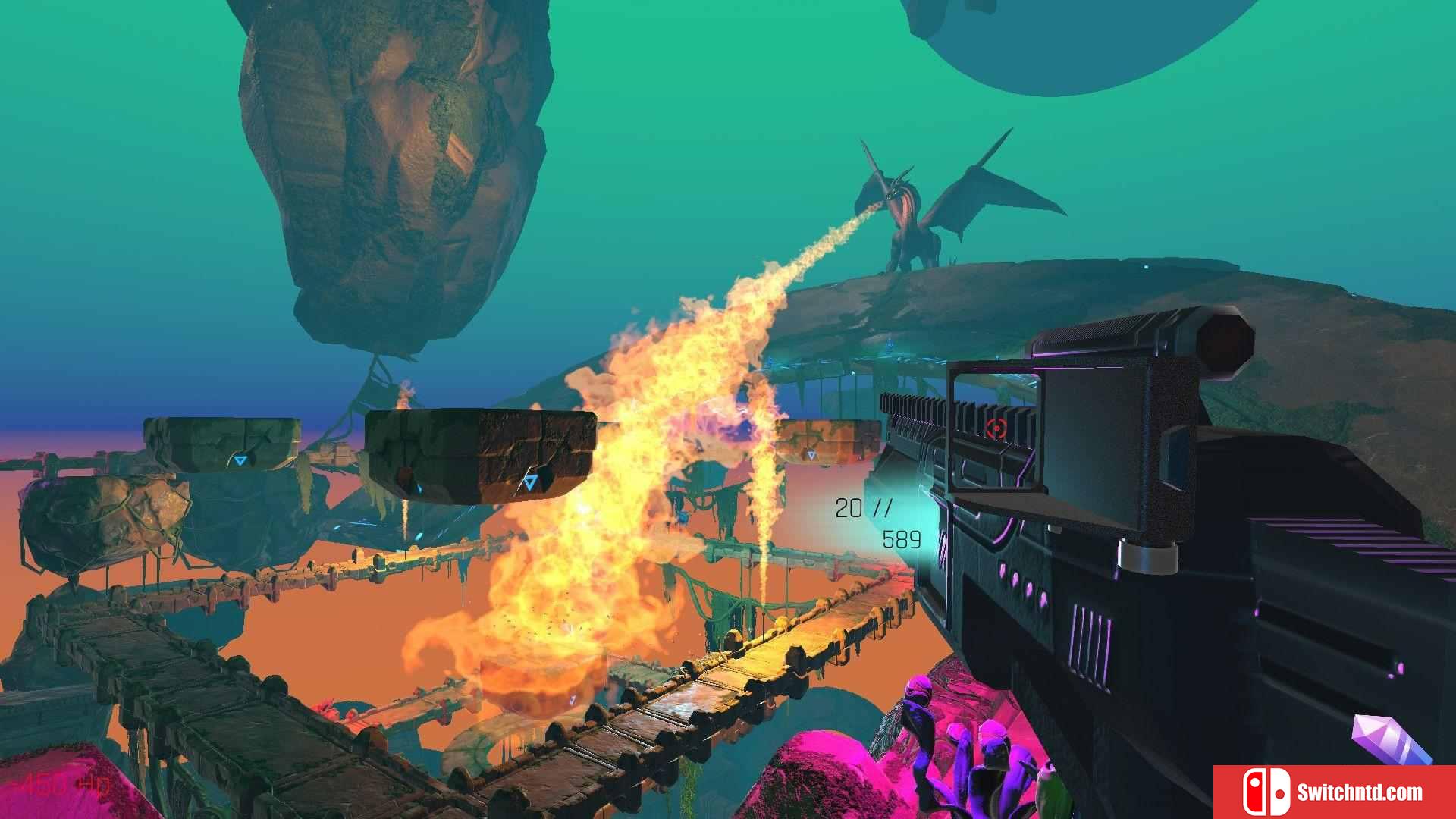Viewport: 1456px width, 819px height.
Task: Click the Switchntd.com watermark banner
Action: point(1334,792)
